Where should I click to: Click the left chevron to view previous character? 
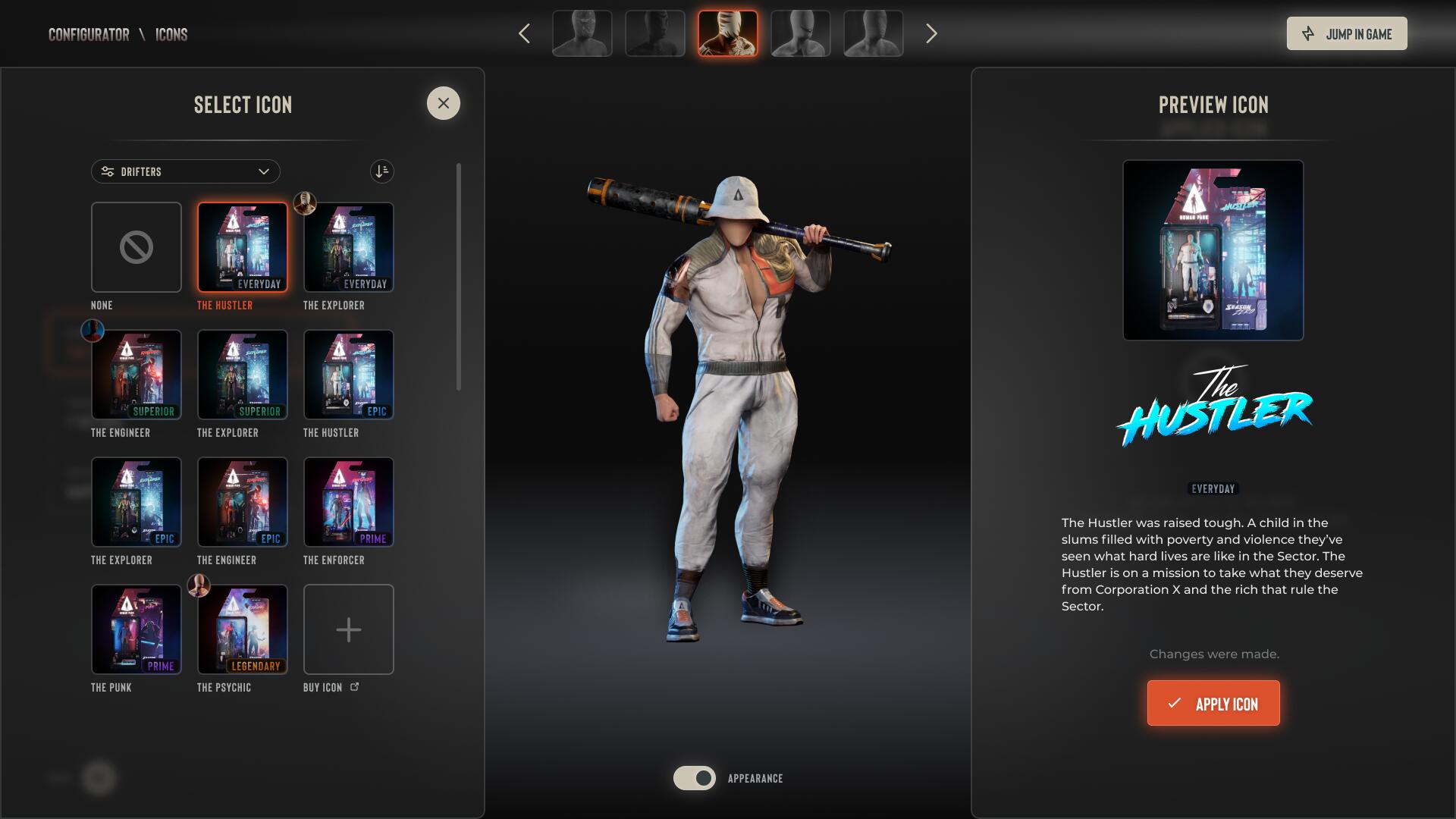click(524, 33)
